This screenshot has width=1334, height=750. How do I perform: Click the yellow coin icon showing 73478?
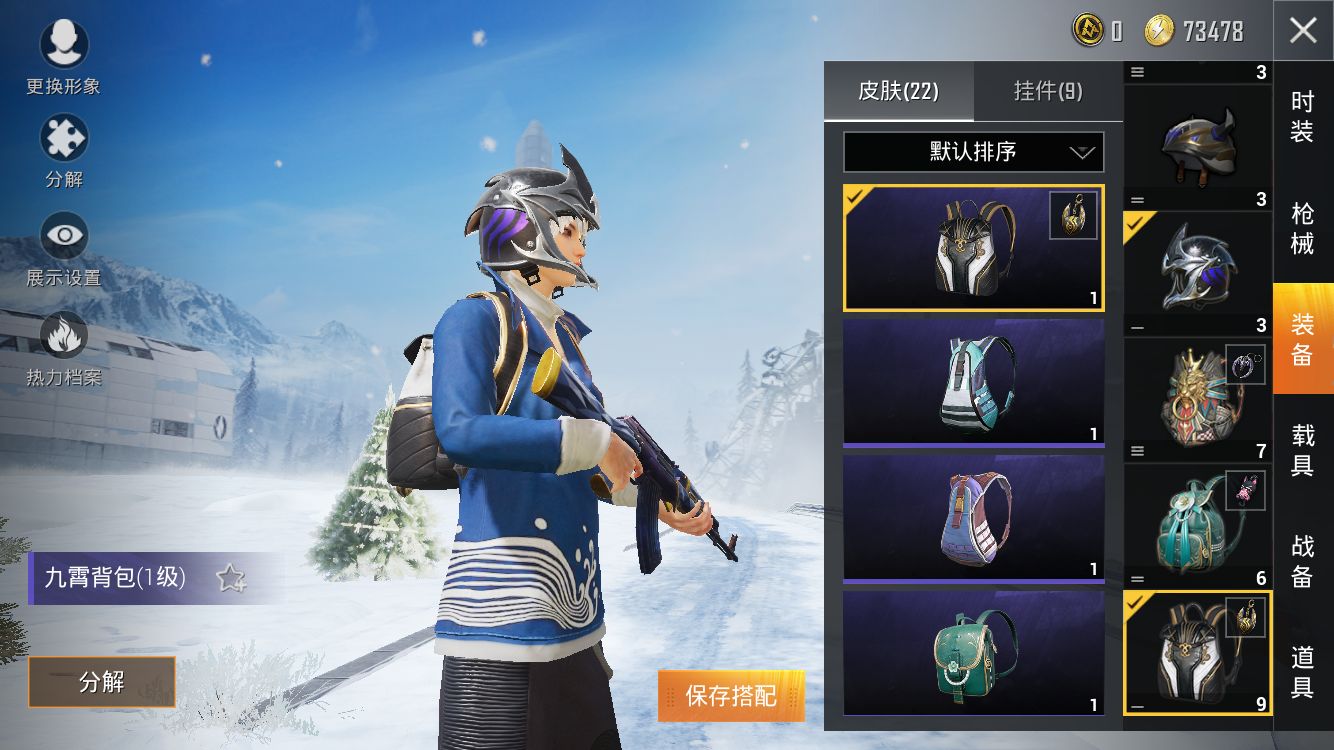coord(1157,30)
